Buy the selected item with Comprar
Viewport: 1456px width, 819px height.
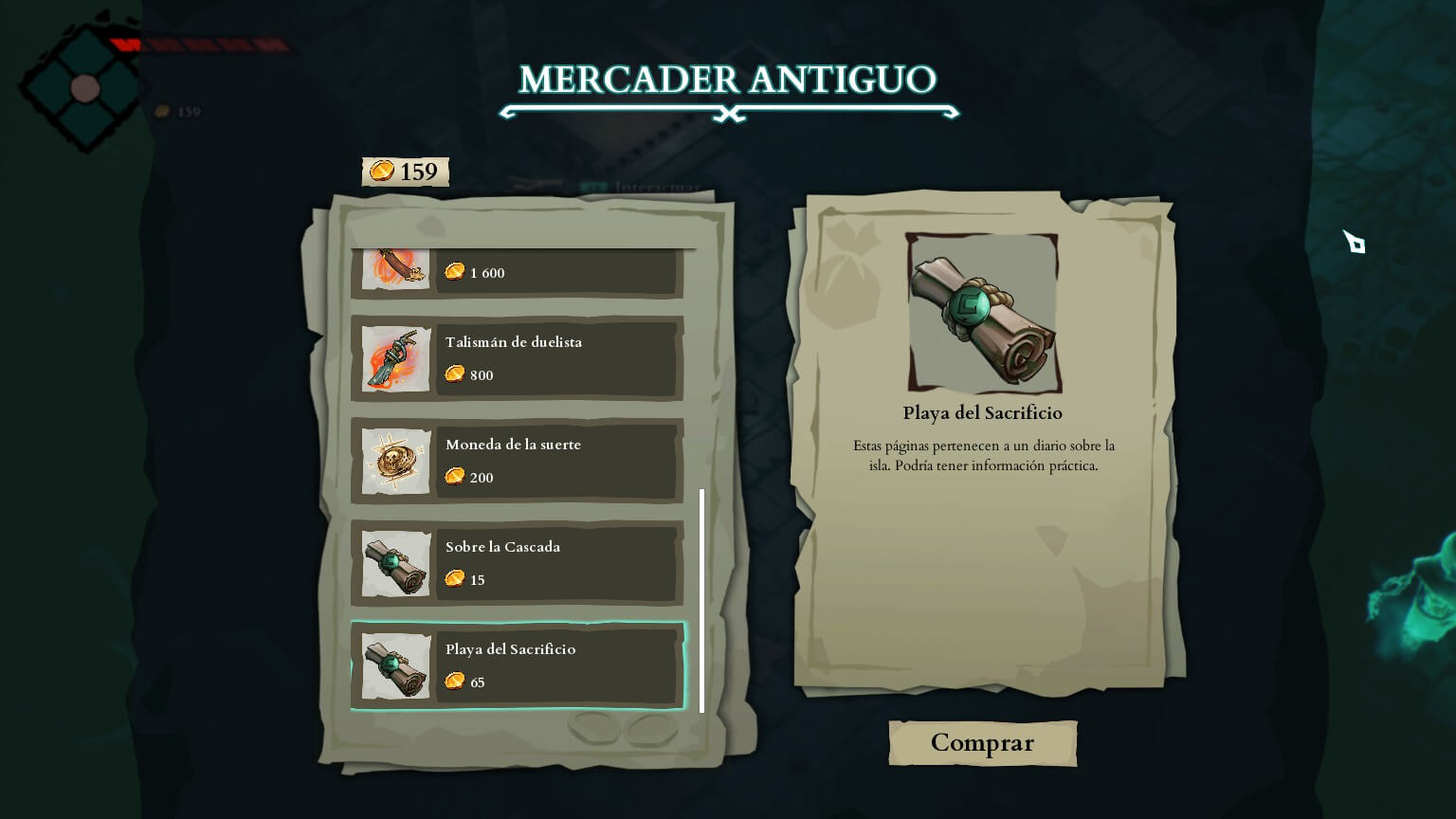point(982,743)
